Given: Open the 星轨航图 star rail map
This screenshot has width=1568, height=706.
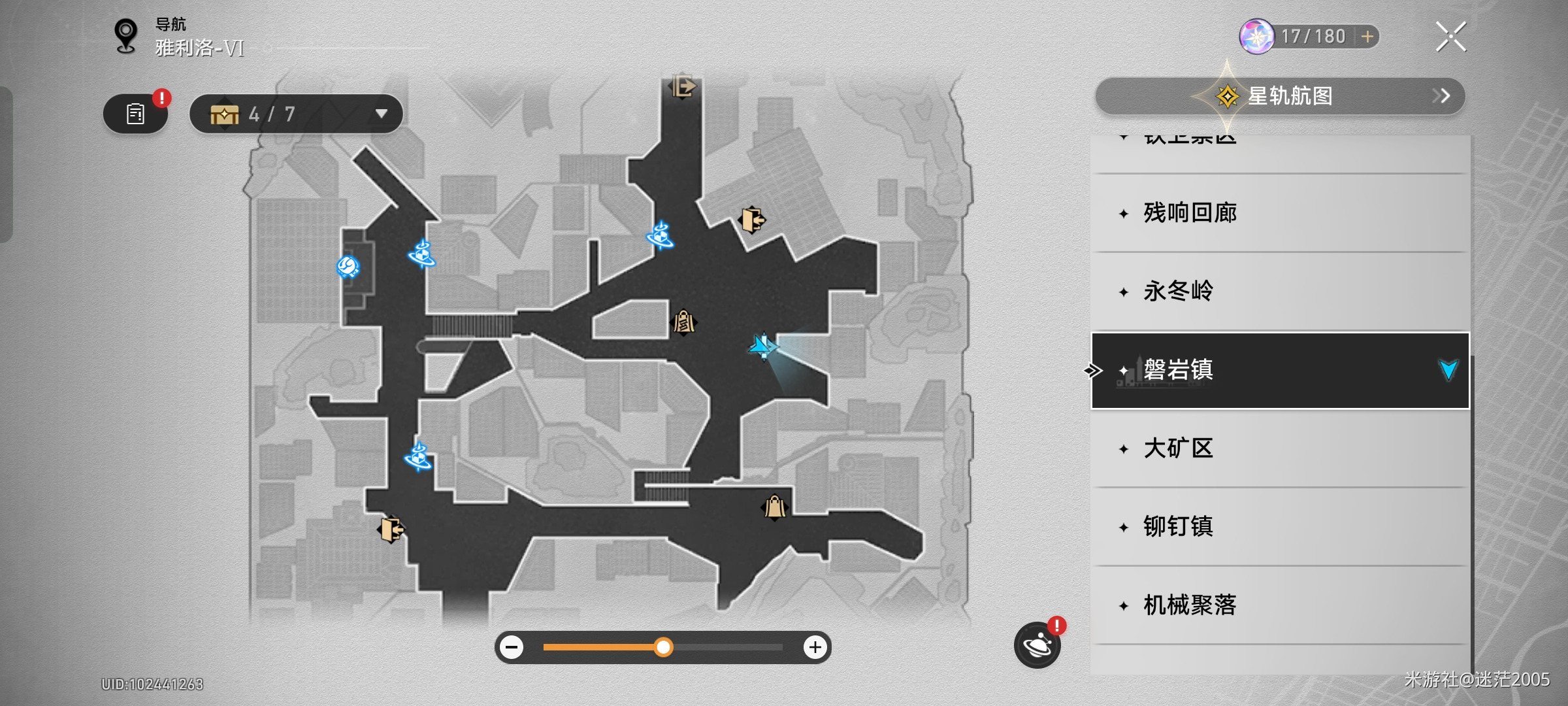Looking at the screenshot, I should point(1279,96).
